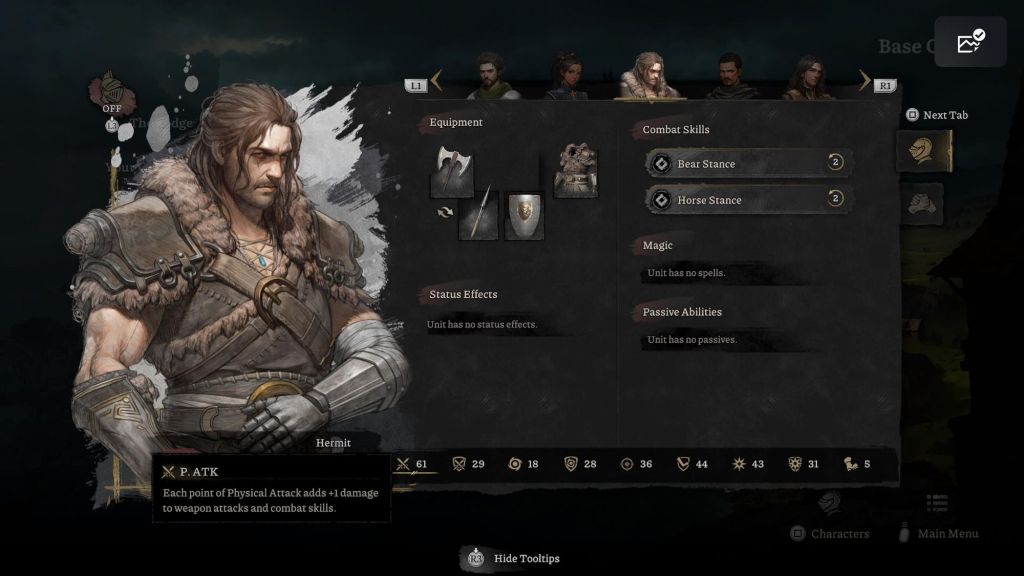Select the Bear Stance combat skill
This screenshot has width=1024, height=576.
coord(749,163)
